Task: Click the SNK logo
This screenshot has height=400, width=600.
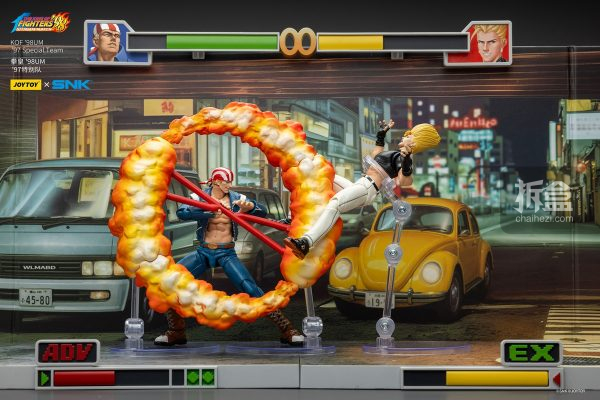Action: tap(71, 85)
